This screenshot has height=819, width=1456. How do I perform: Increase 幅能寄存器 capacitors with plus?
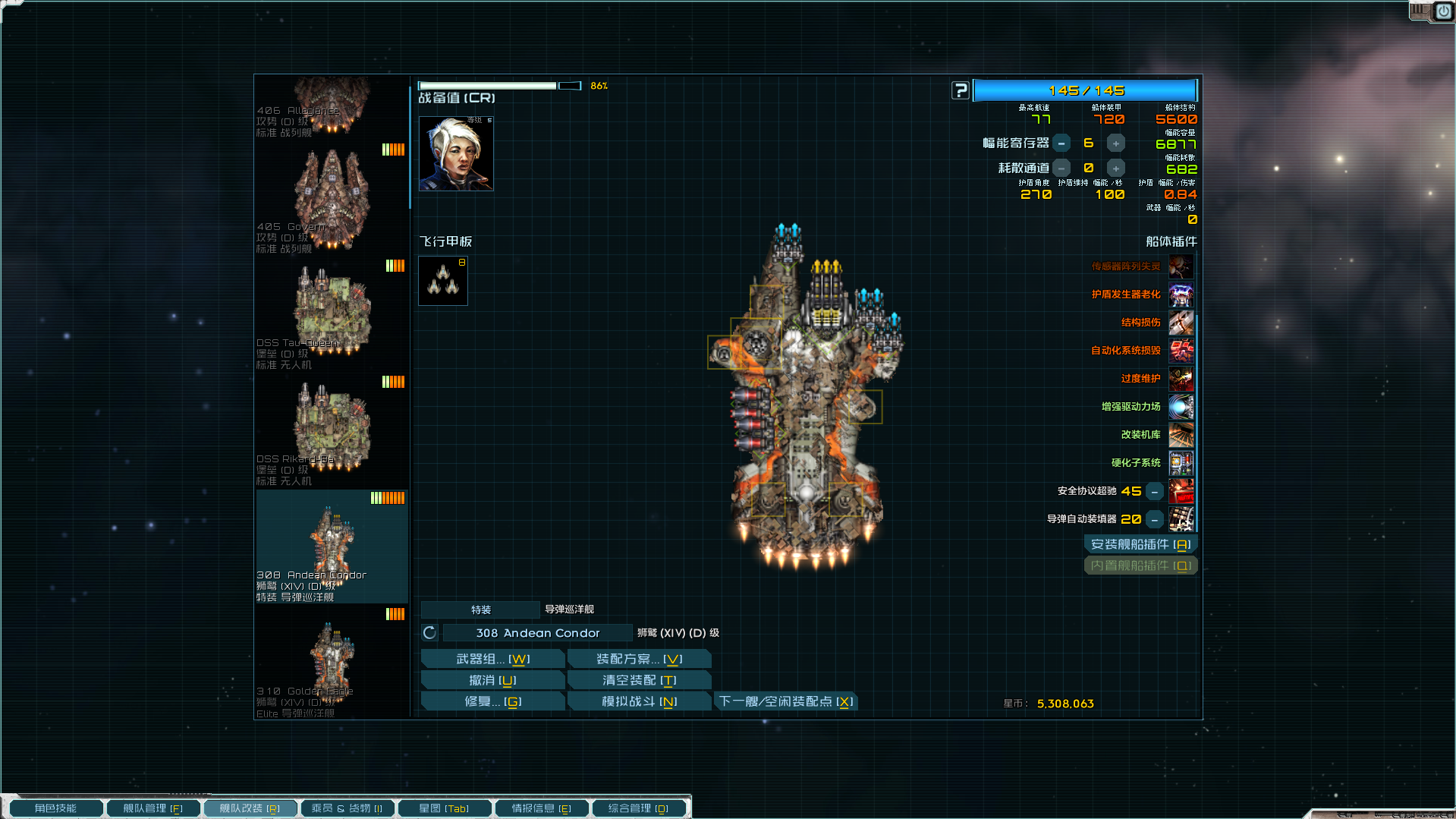click(1115, 143)
